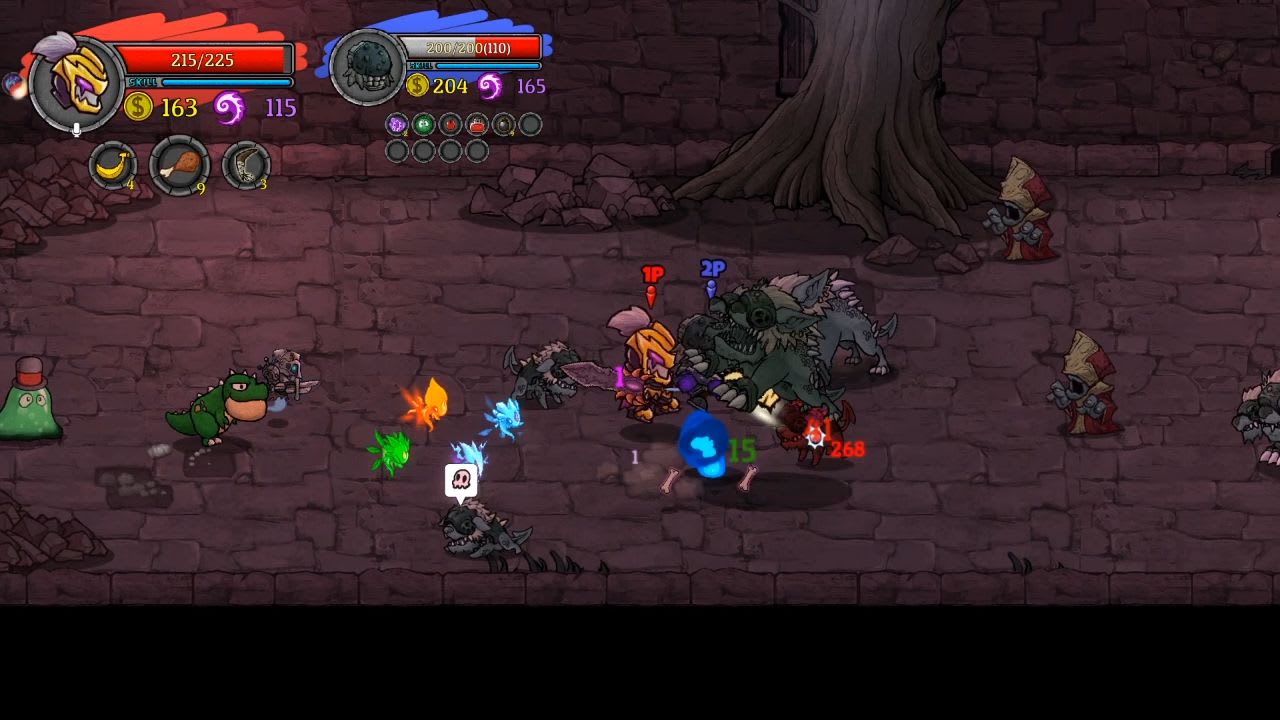Click player 2's skull portrait
This screenshot has width=1280, height=720.
[367, 61]
